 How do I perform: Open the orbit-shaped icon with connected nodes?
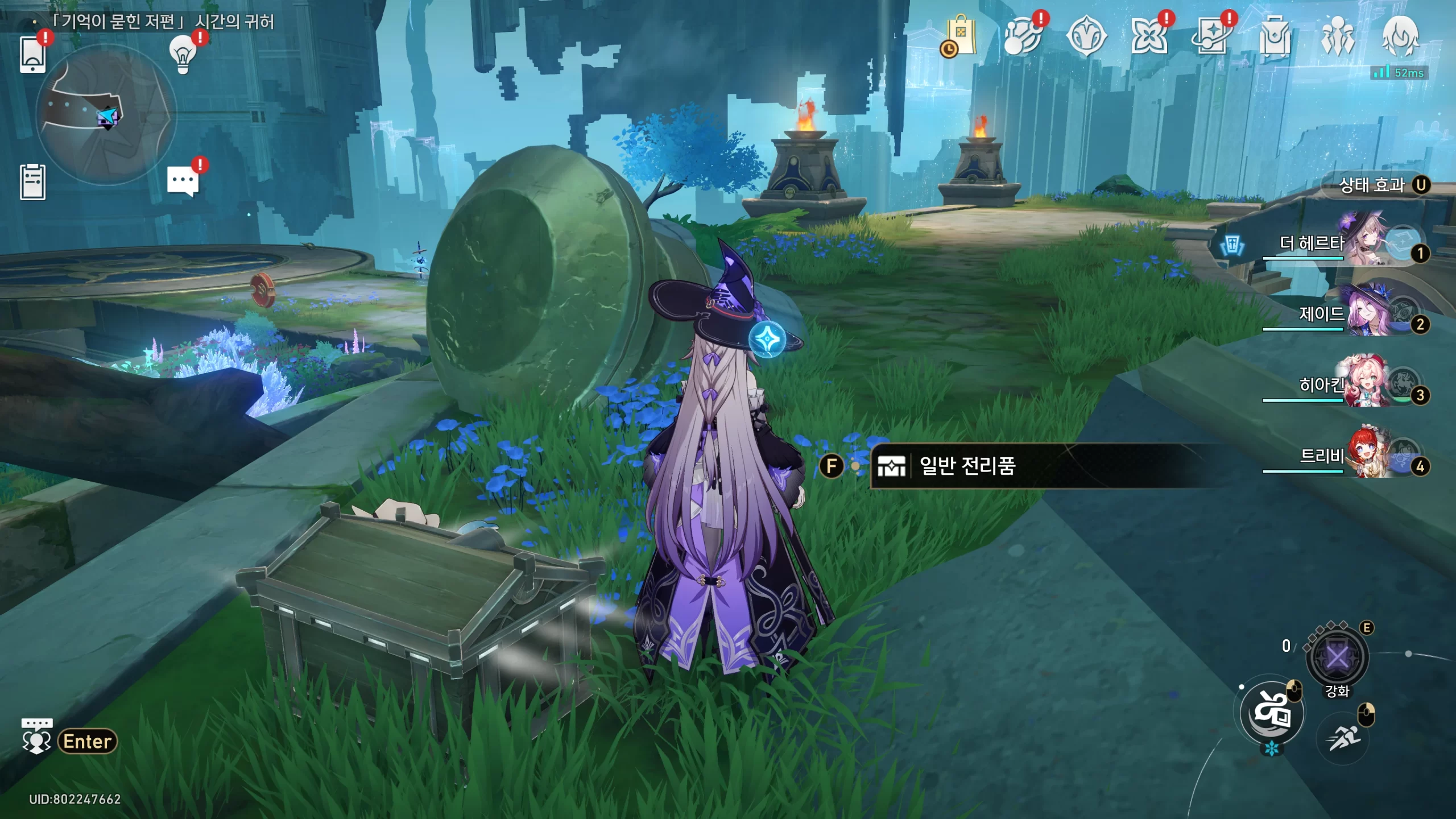[x=1023, y=36]
